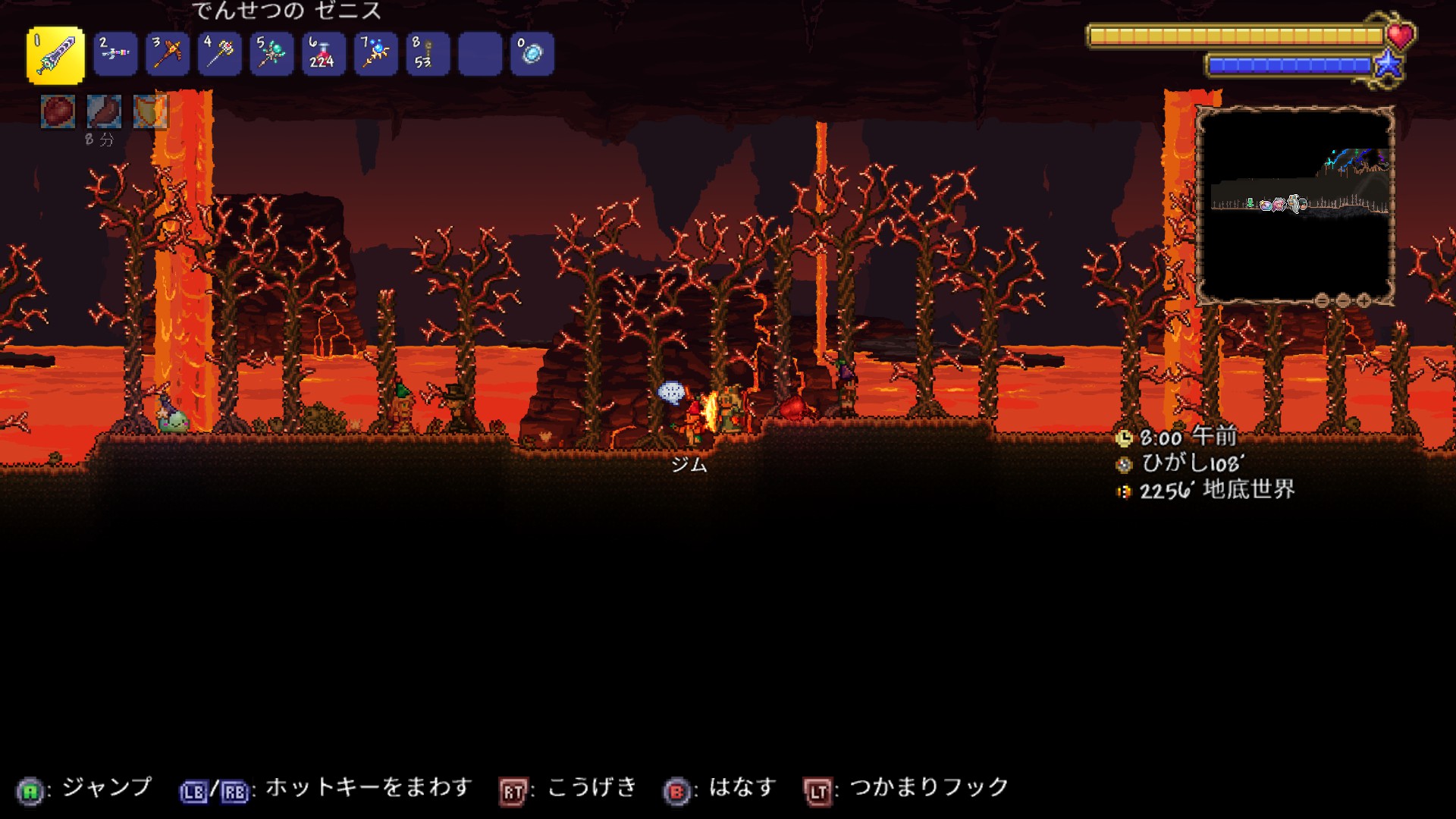
Task: Use the red healing potion stack of 224
Action: [x=324, y=54]
